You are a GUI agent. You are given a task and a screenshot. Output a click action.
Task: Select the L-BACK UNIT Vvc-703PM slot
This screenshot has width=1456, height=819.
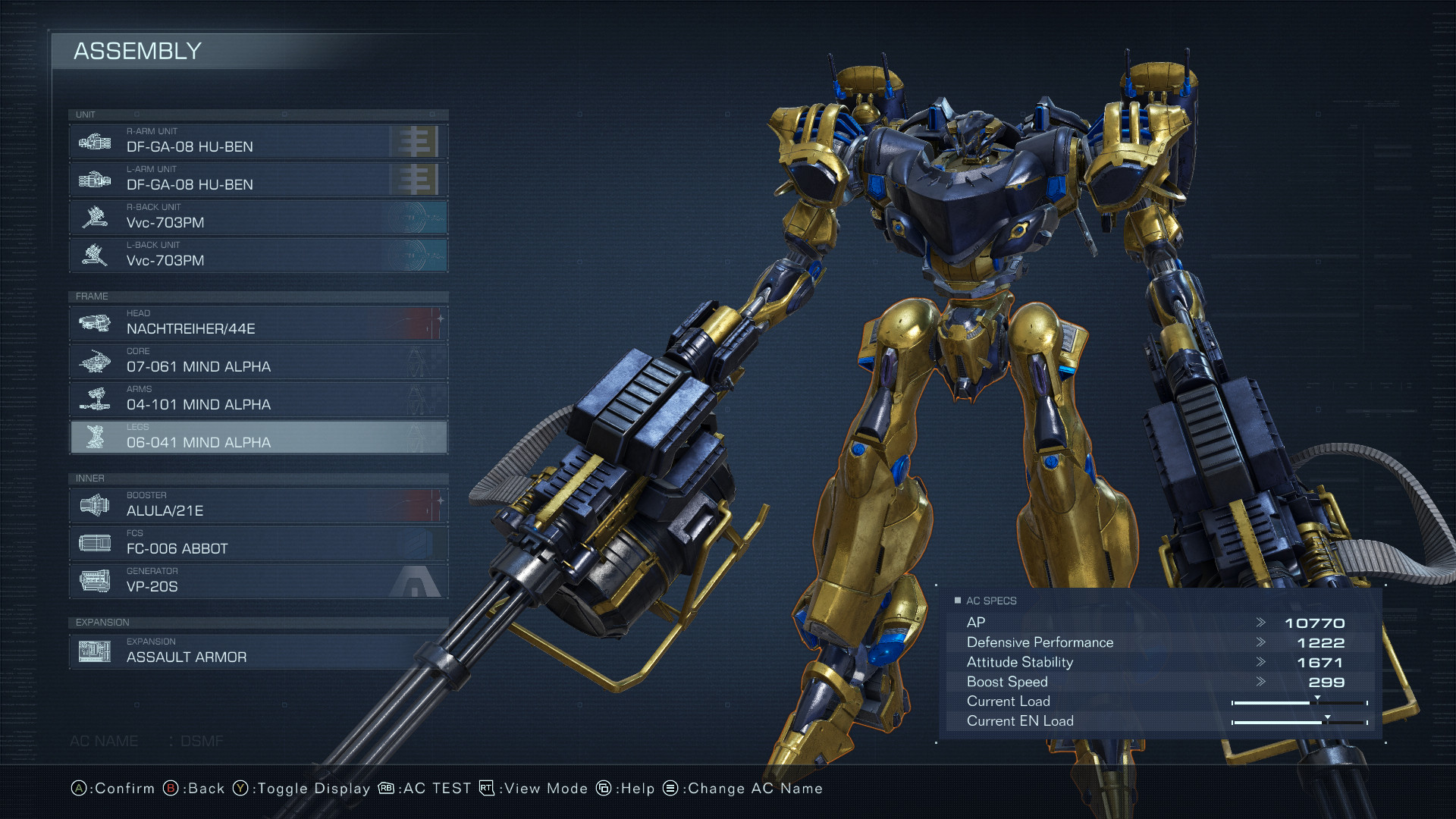(258, 256)
